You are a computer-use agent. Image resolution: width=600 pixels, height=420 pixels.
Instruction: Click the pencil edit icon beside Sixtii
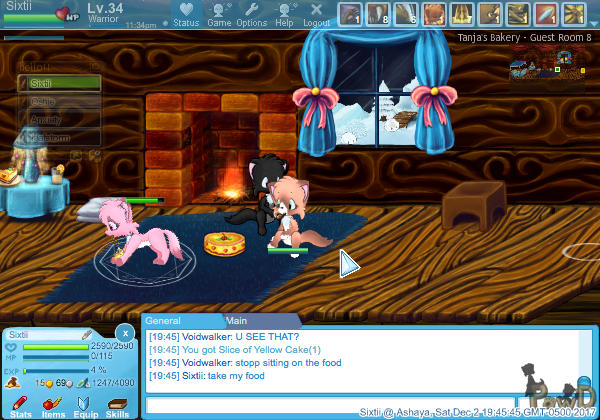tap(87, 334)
